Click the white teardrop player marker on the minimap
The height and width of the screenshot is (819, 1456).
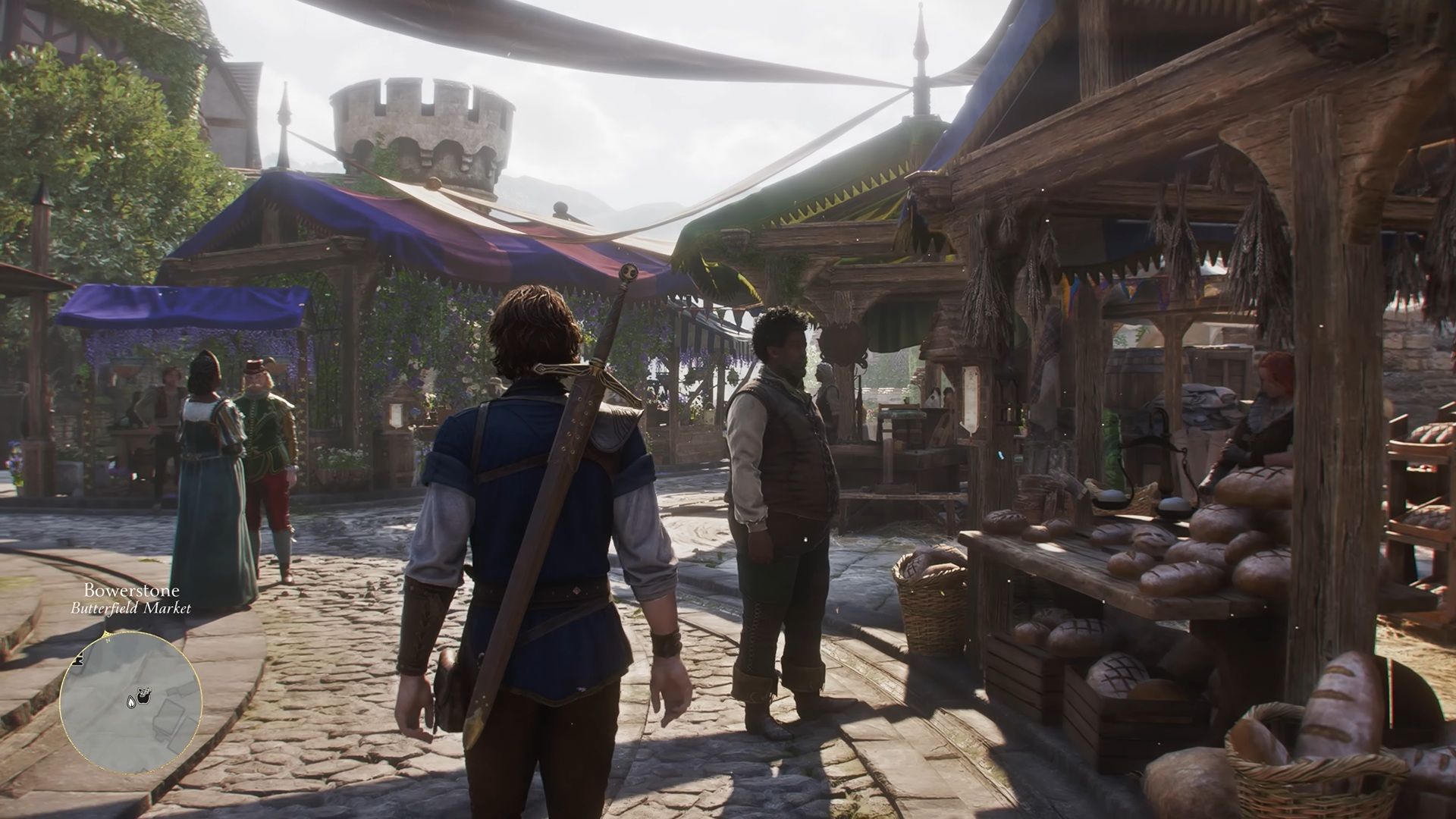[x=131, y=703]
